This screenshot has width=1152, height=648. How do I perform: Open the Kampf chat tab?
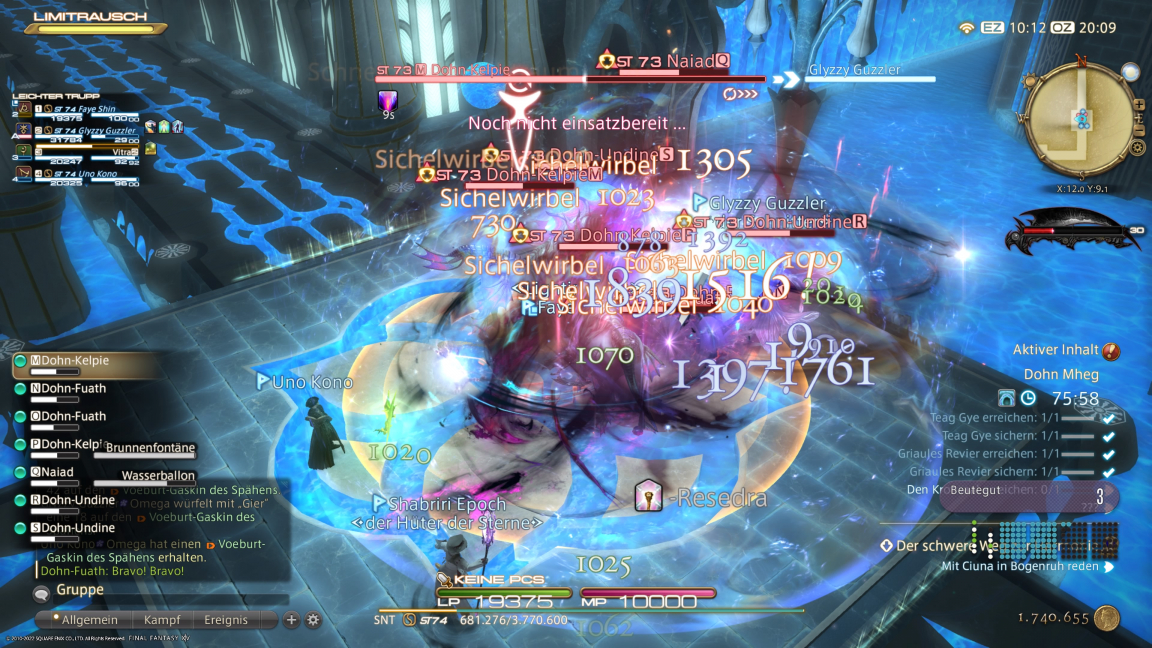(x=162, y=620)
